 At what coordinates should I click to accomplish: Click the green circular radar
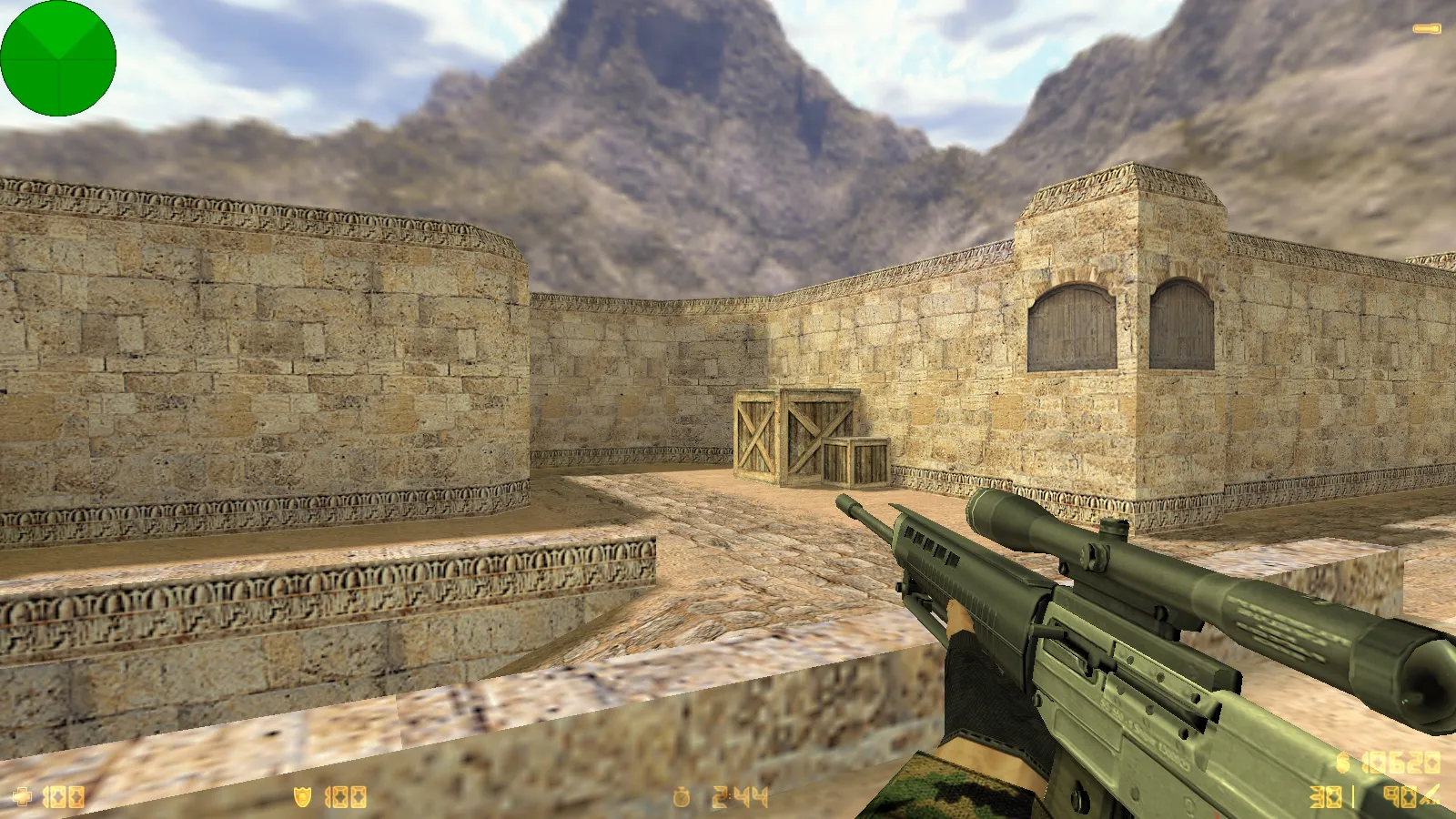coord(58,58)
